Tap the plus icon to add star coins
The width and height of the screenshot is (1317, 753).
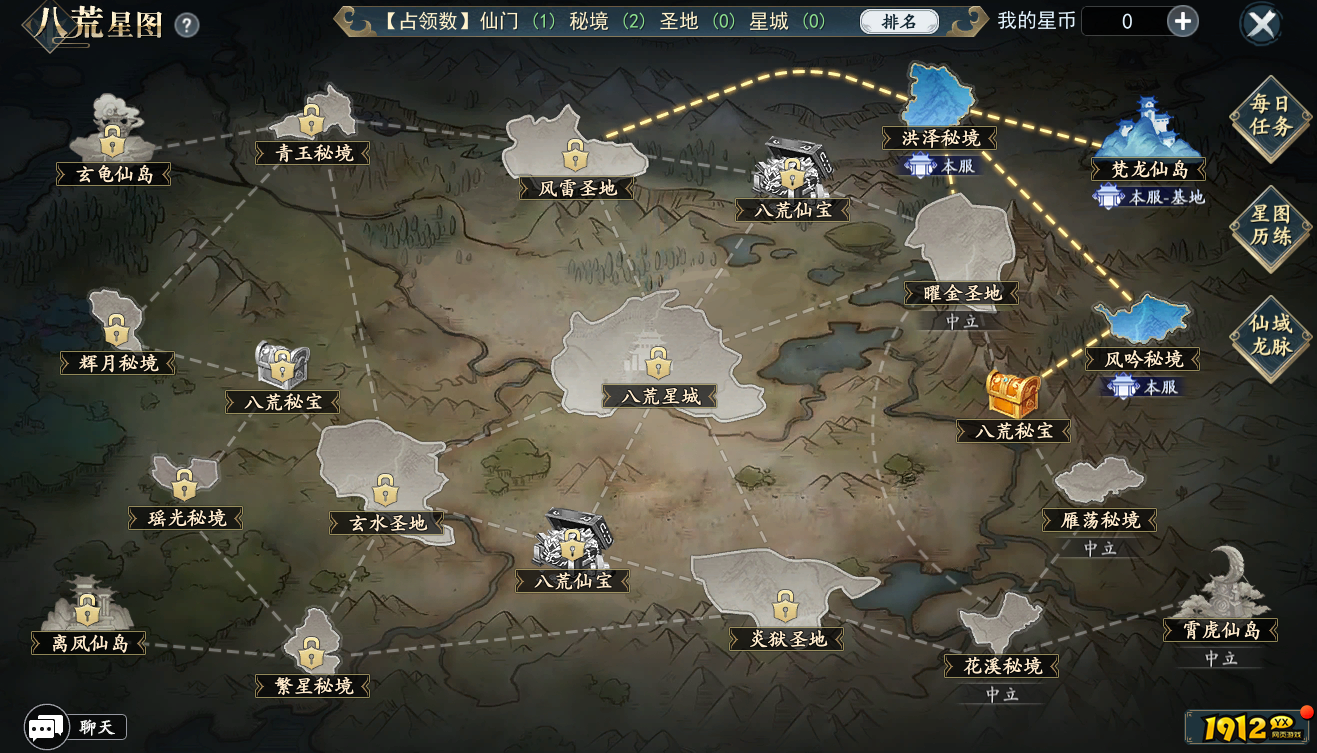point(1182,20)
